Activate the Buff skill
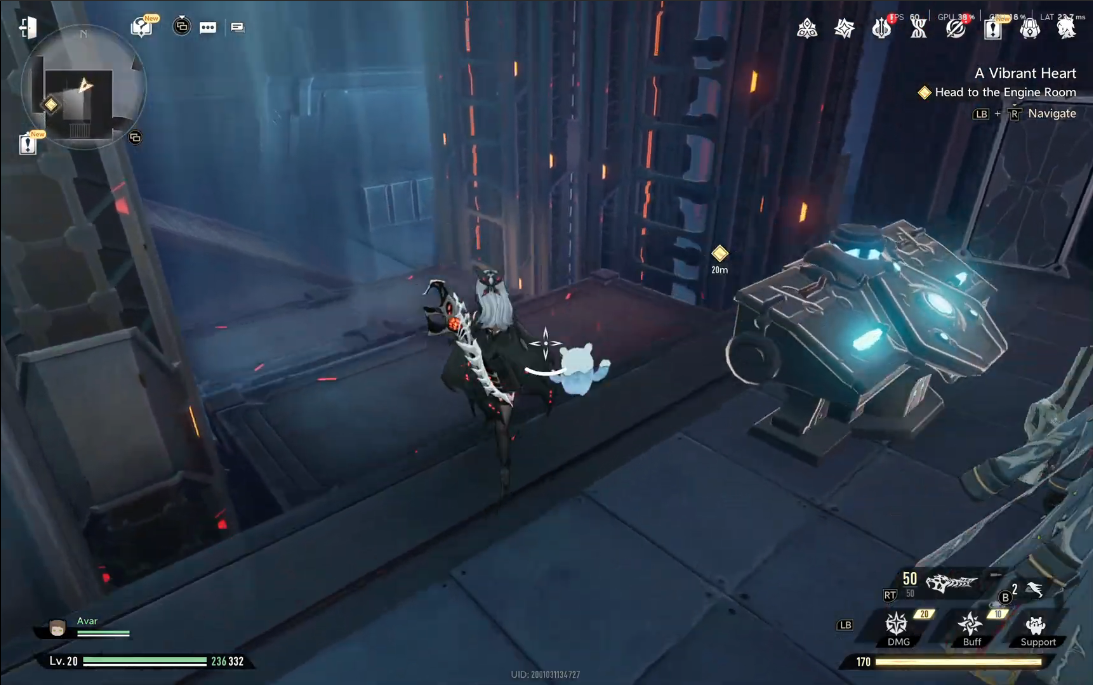The height and width of the screenshot is (685, 1093). click(x=971, y=627)
